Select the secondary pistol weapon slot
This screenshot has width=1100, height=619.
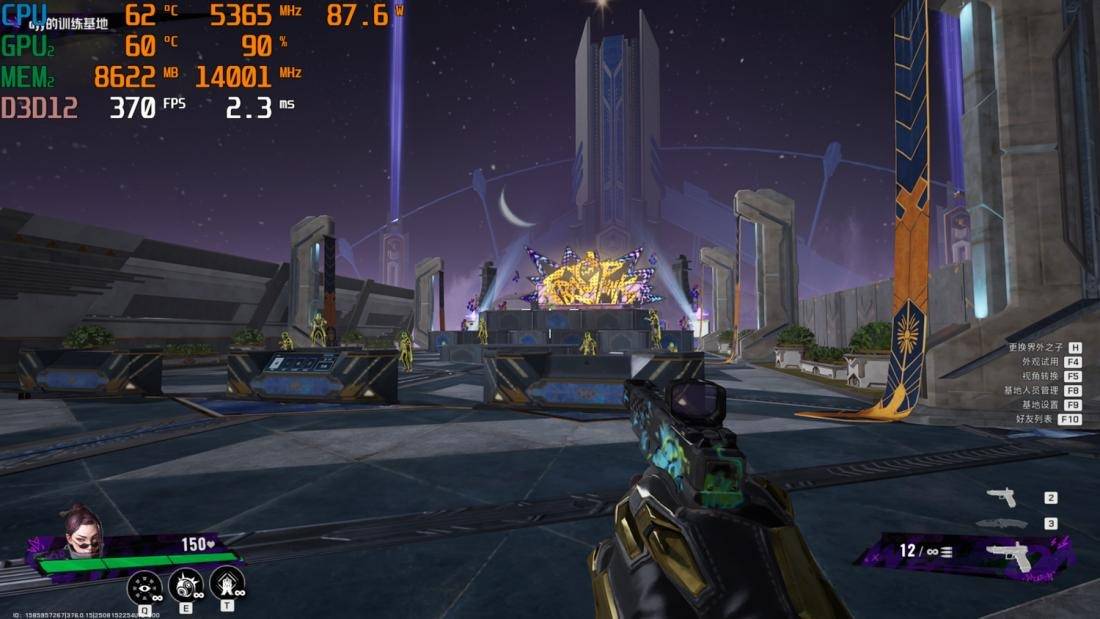1001,497
